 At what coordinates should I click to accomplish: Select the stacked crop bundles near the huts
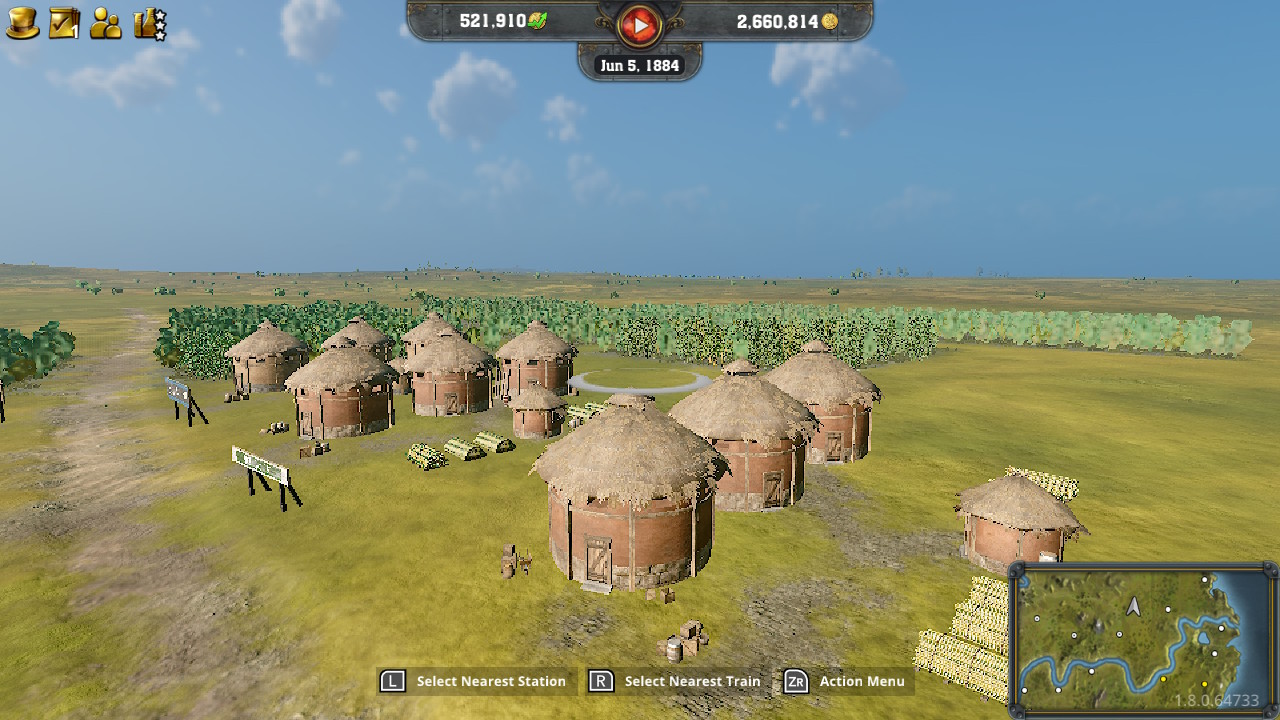460,448
